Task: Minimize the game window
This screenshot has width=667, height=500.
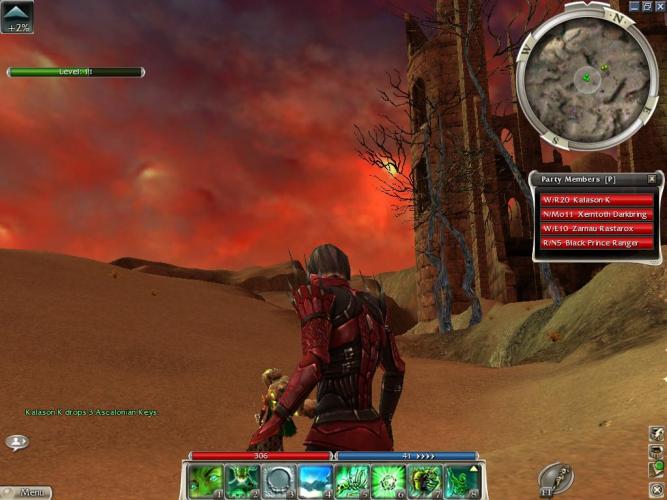Action: (x=633, y=6)
